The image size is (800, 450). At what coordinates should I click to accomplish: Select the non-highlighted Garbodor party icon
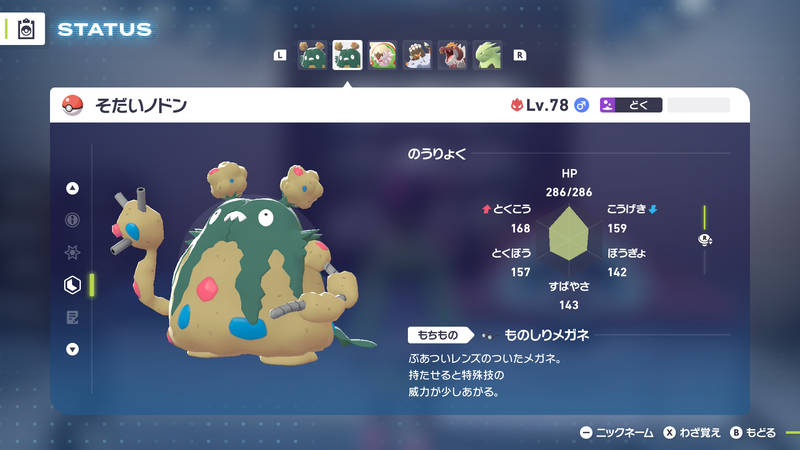tap(312, 55)
